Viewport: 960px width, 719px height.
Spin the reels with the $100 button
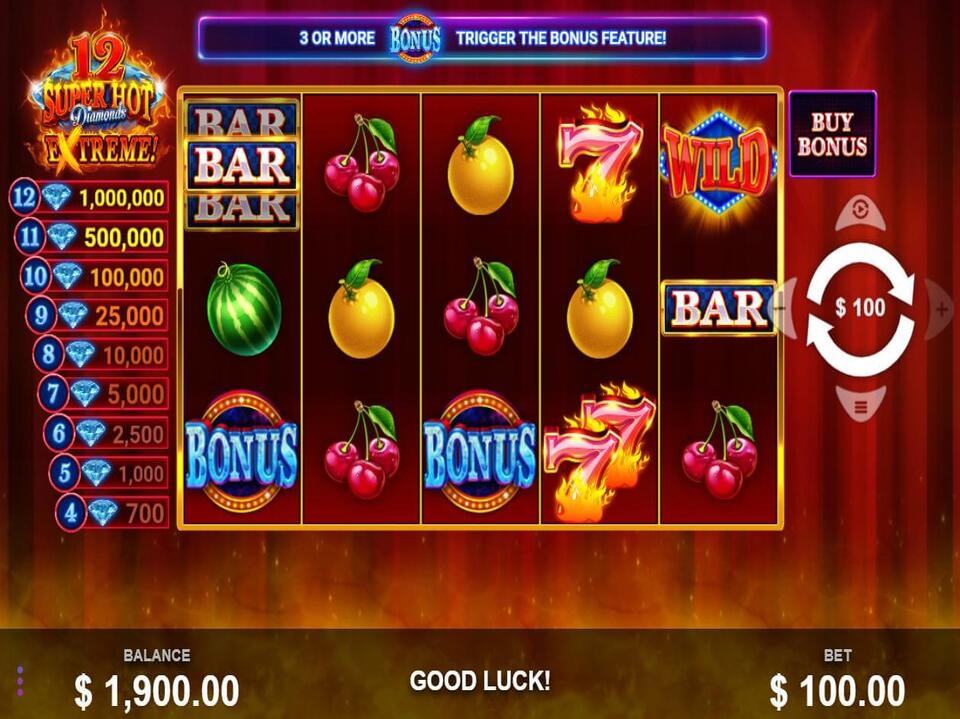(860, 308)
